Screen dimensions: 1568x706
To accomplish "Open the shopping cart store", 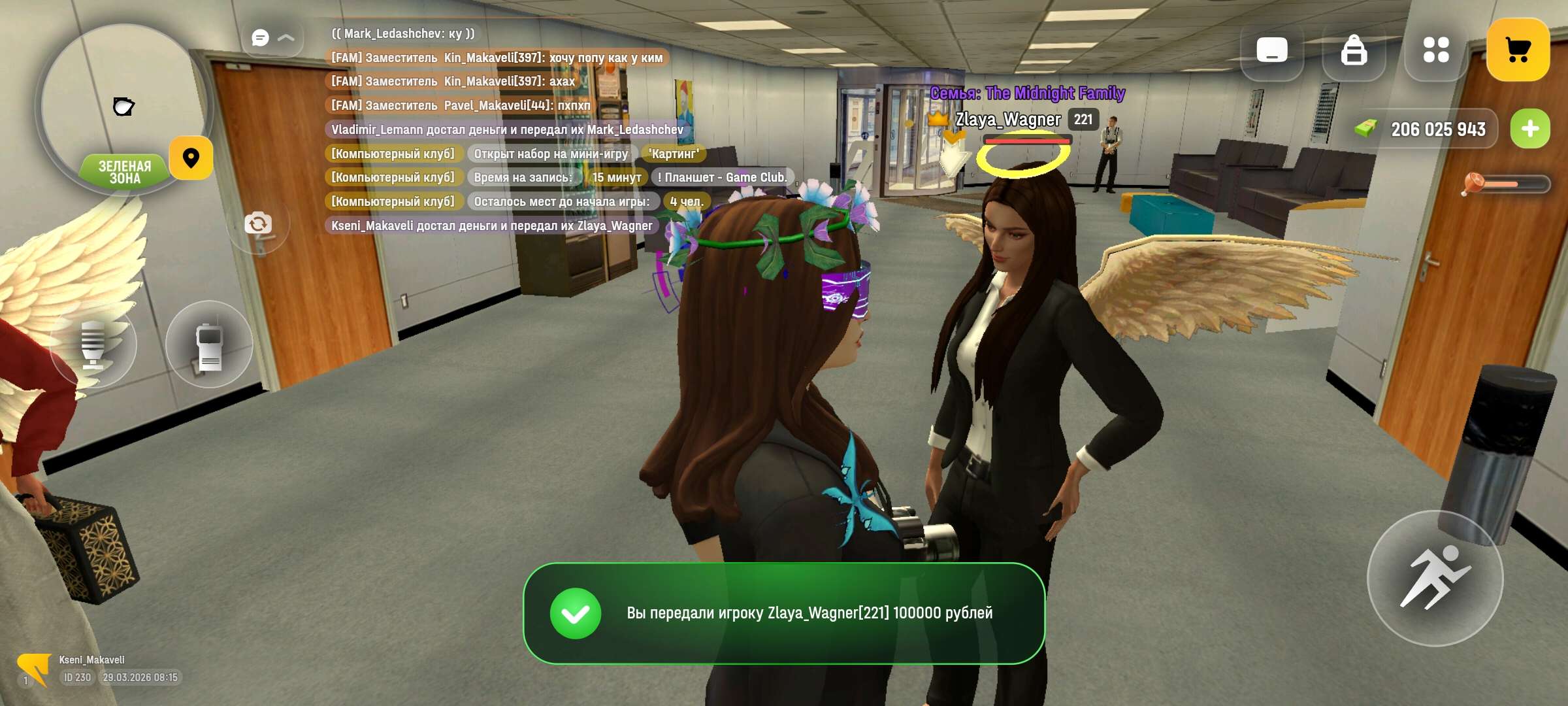I will click(x=1517, y=50).
